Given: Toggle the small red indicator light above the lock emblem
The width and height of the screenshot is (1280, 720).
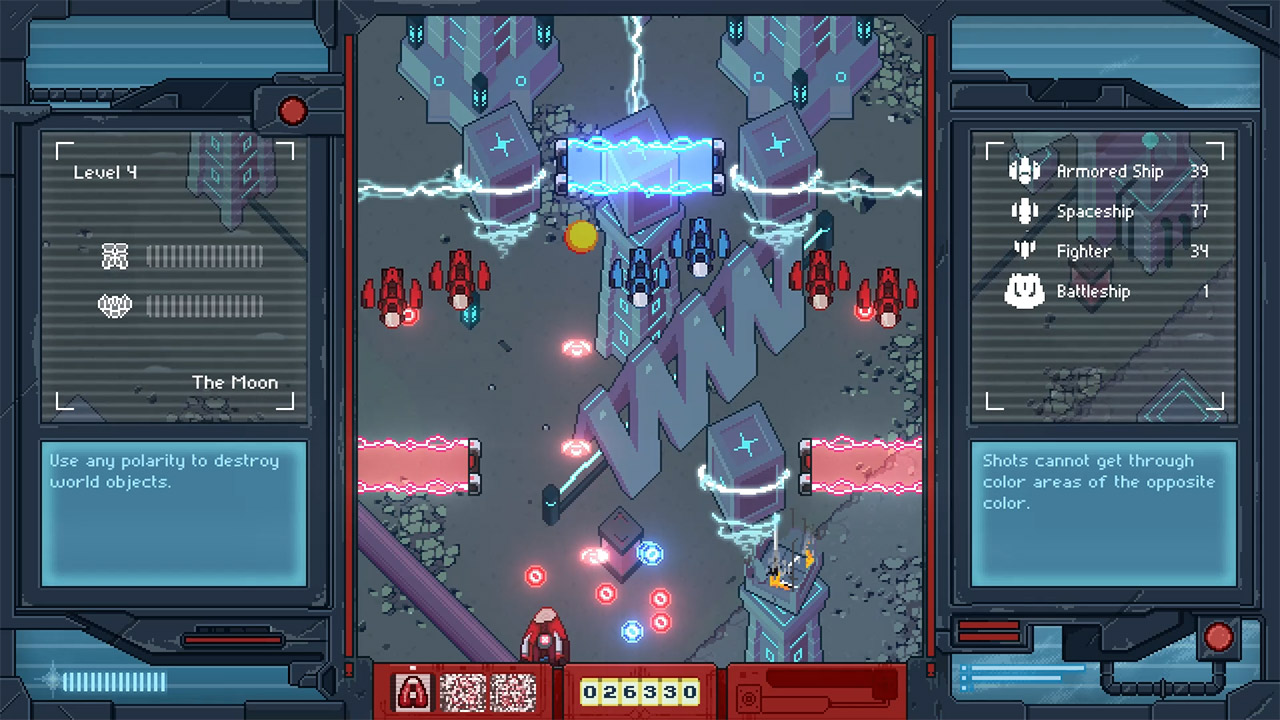Looking at the screenshot, I should click(413, 666).
